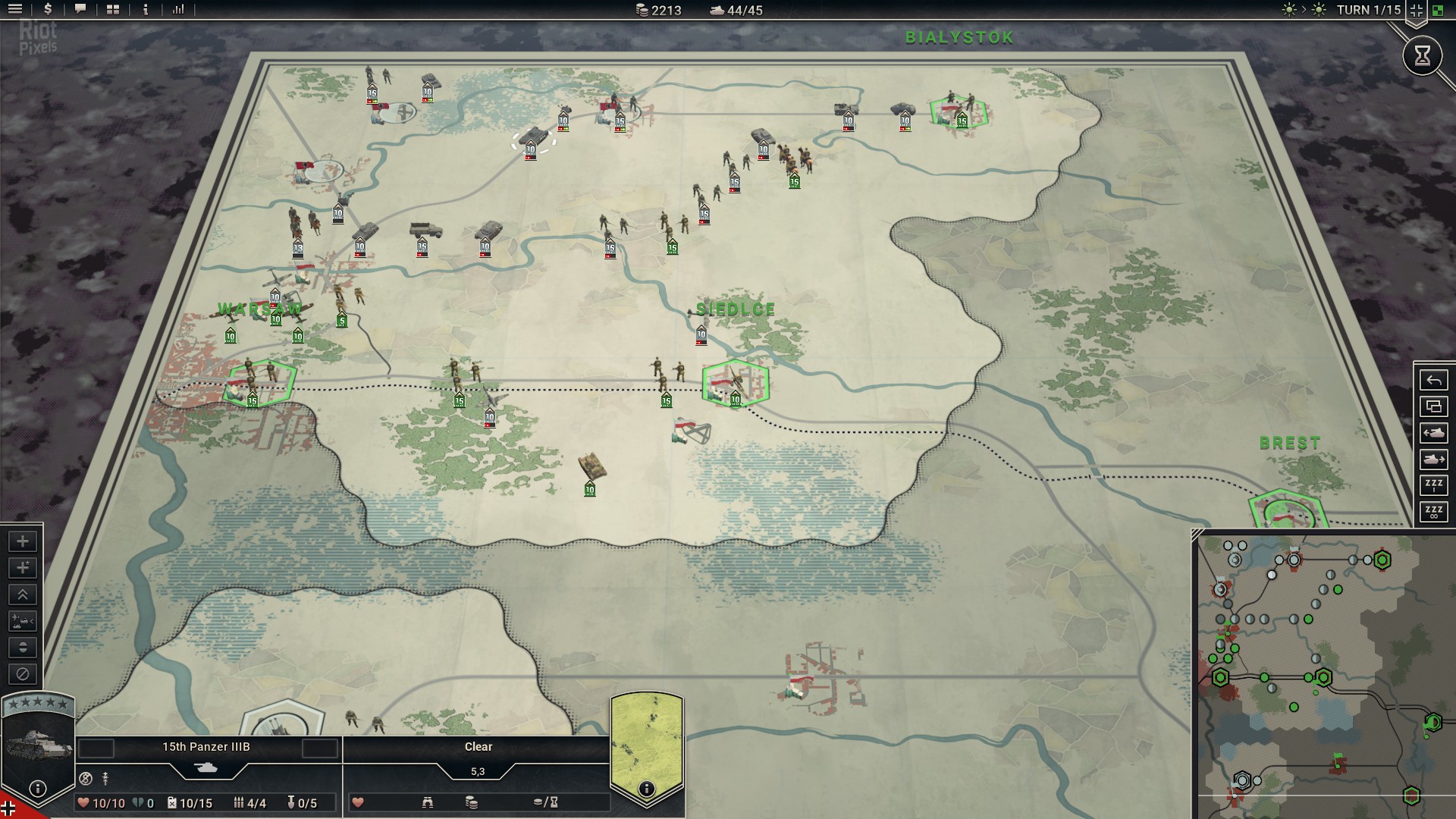Select the previous unit tank button

click(x=1433, y=433)
